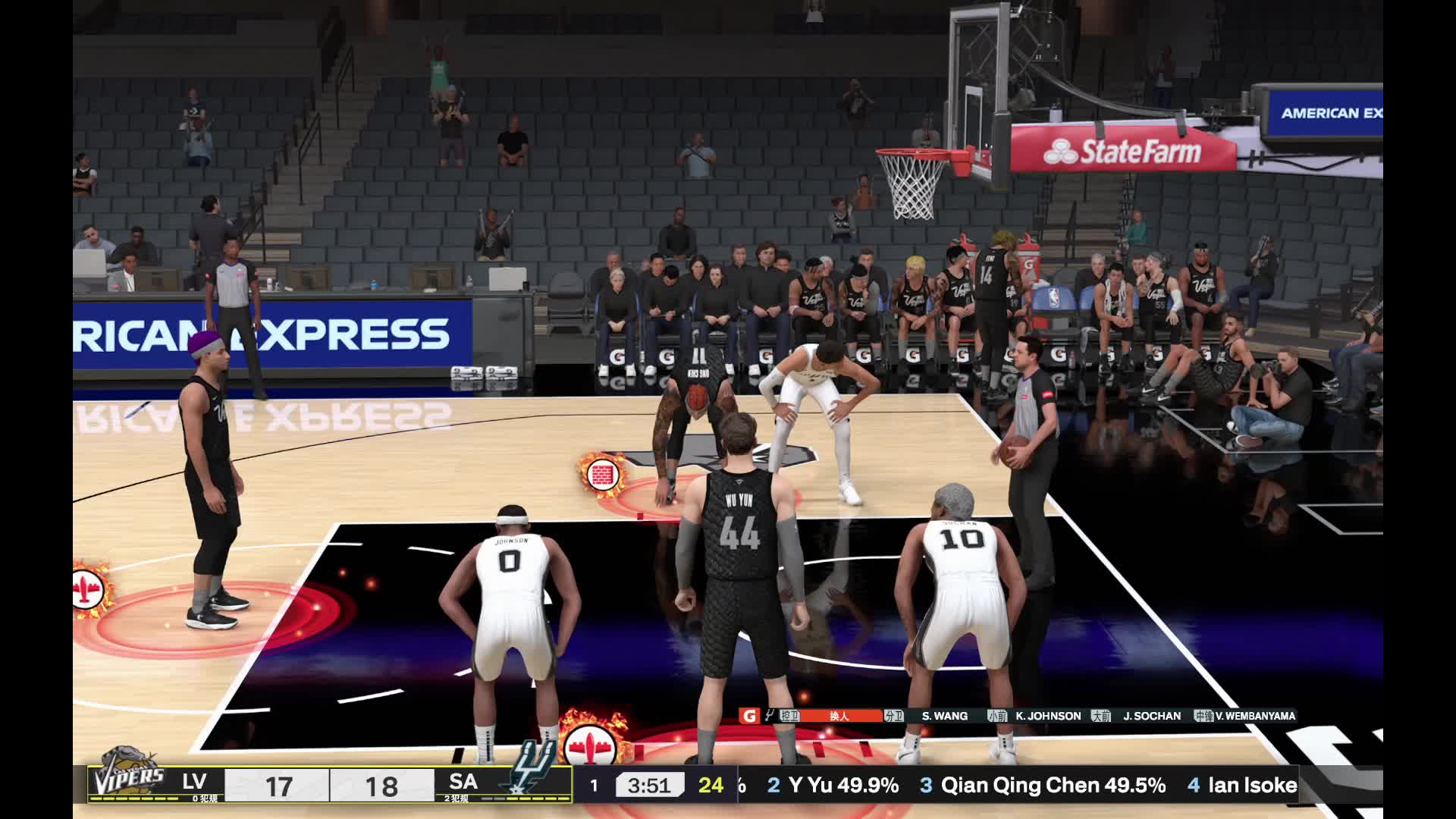Click the Vipers team logo on scoreboard
Screen dimensions: 1456x819
click(127, 777)
